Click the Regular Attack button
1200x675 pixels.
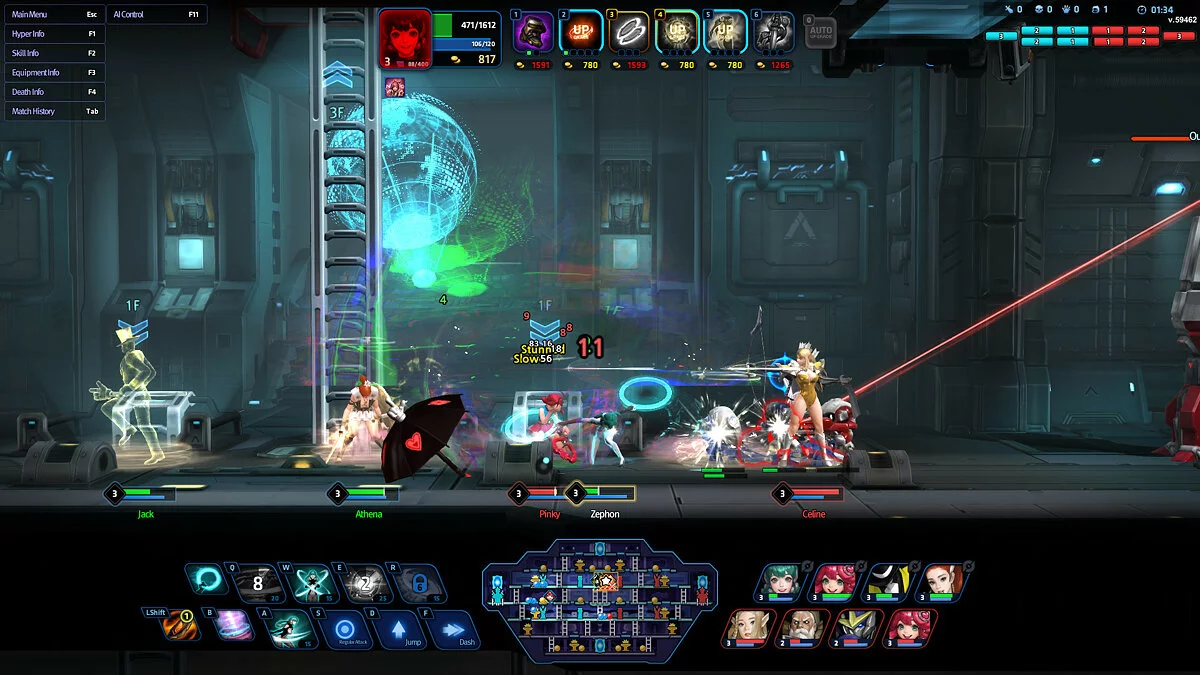(344, 630)
